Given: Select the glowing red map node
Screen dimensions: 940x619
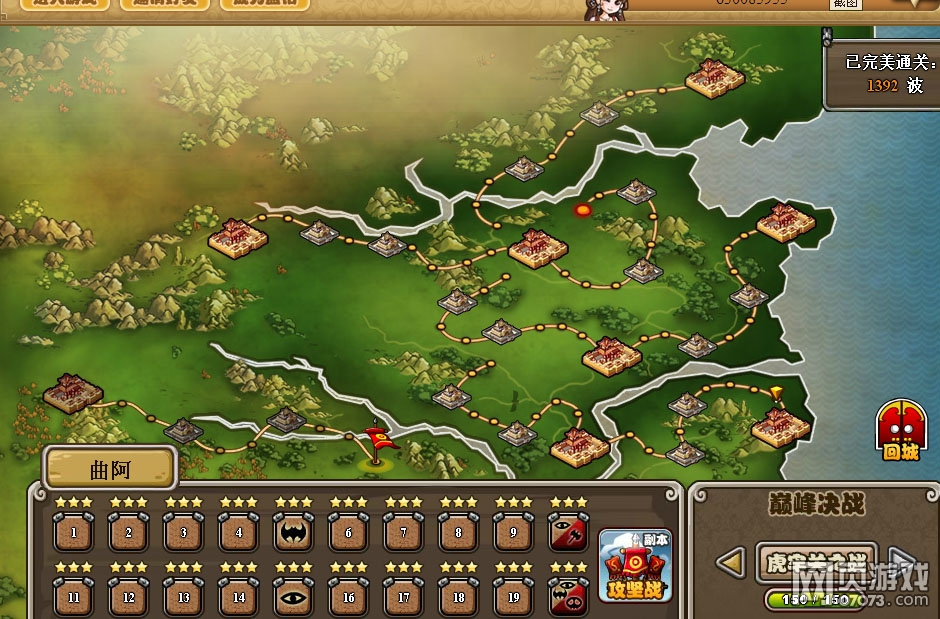Looking at the screenshot, I should point(583,210).
